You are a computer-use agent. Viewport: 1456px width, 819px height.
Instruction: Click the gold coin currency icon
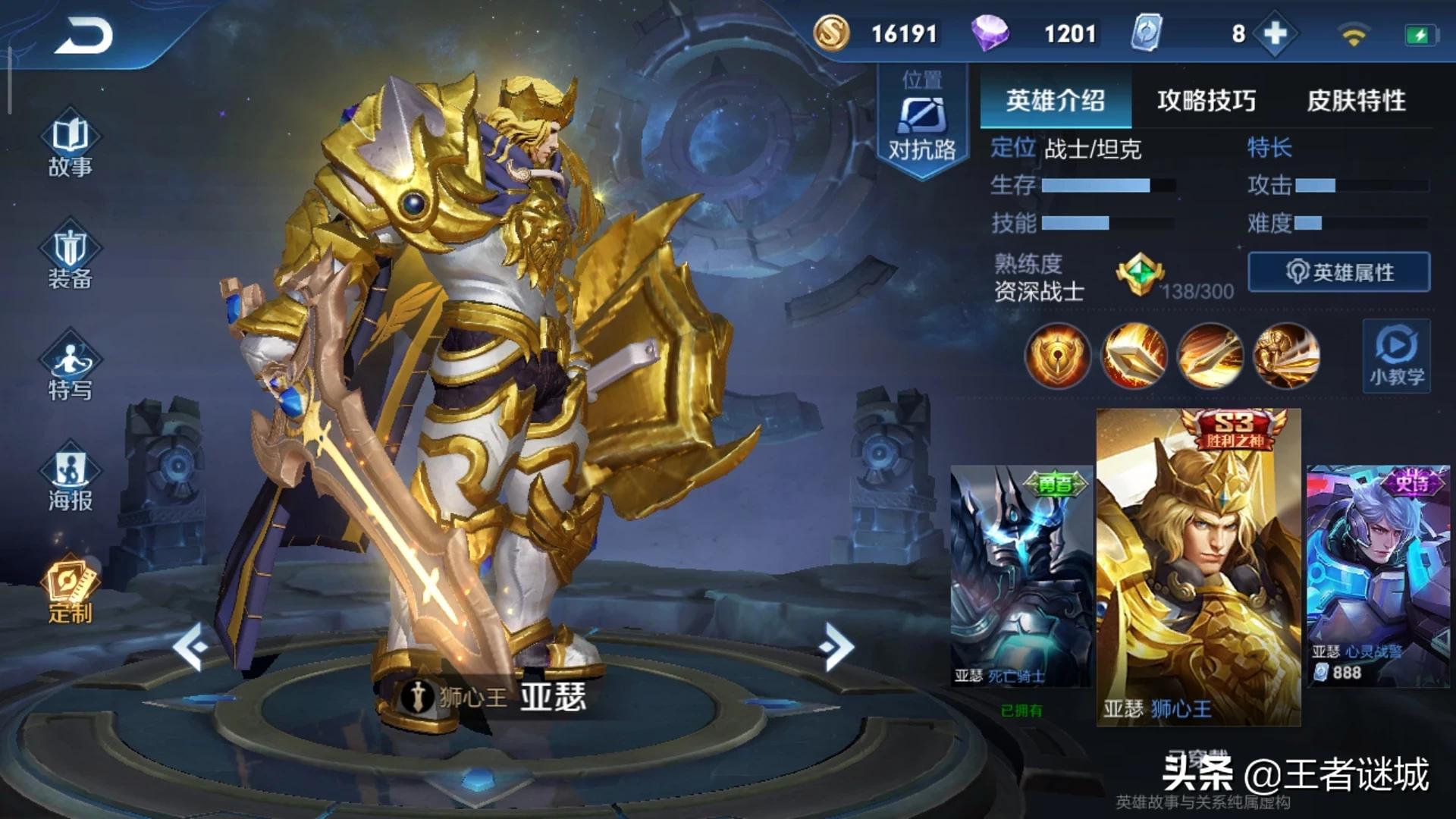[832, 33]
